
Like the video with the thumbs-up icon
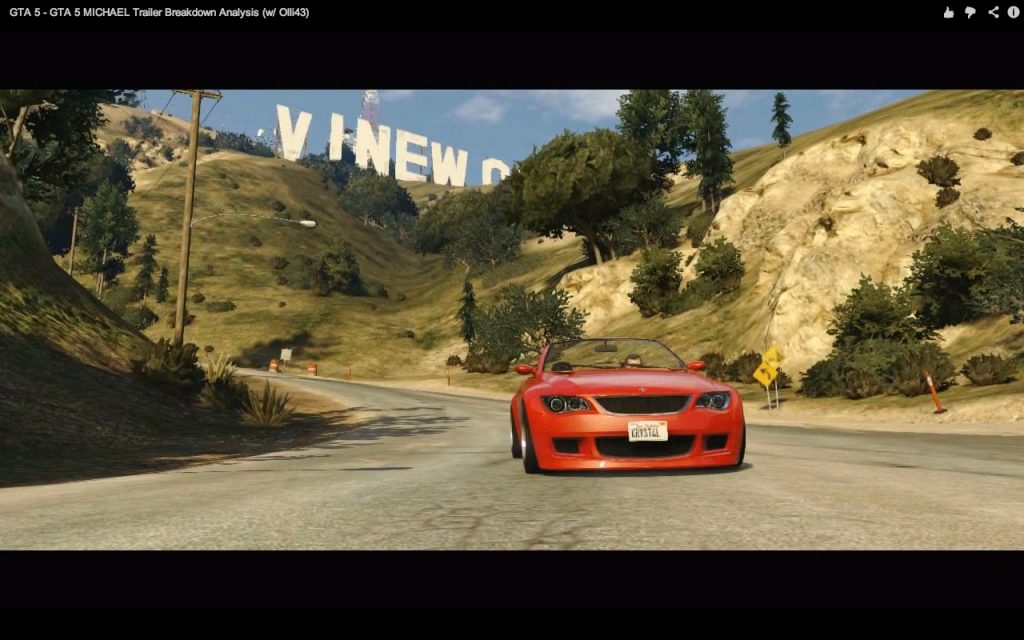(948, 12)
